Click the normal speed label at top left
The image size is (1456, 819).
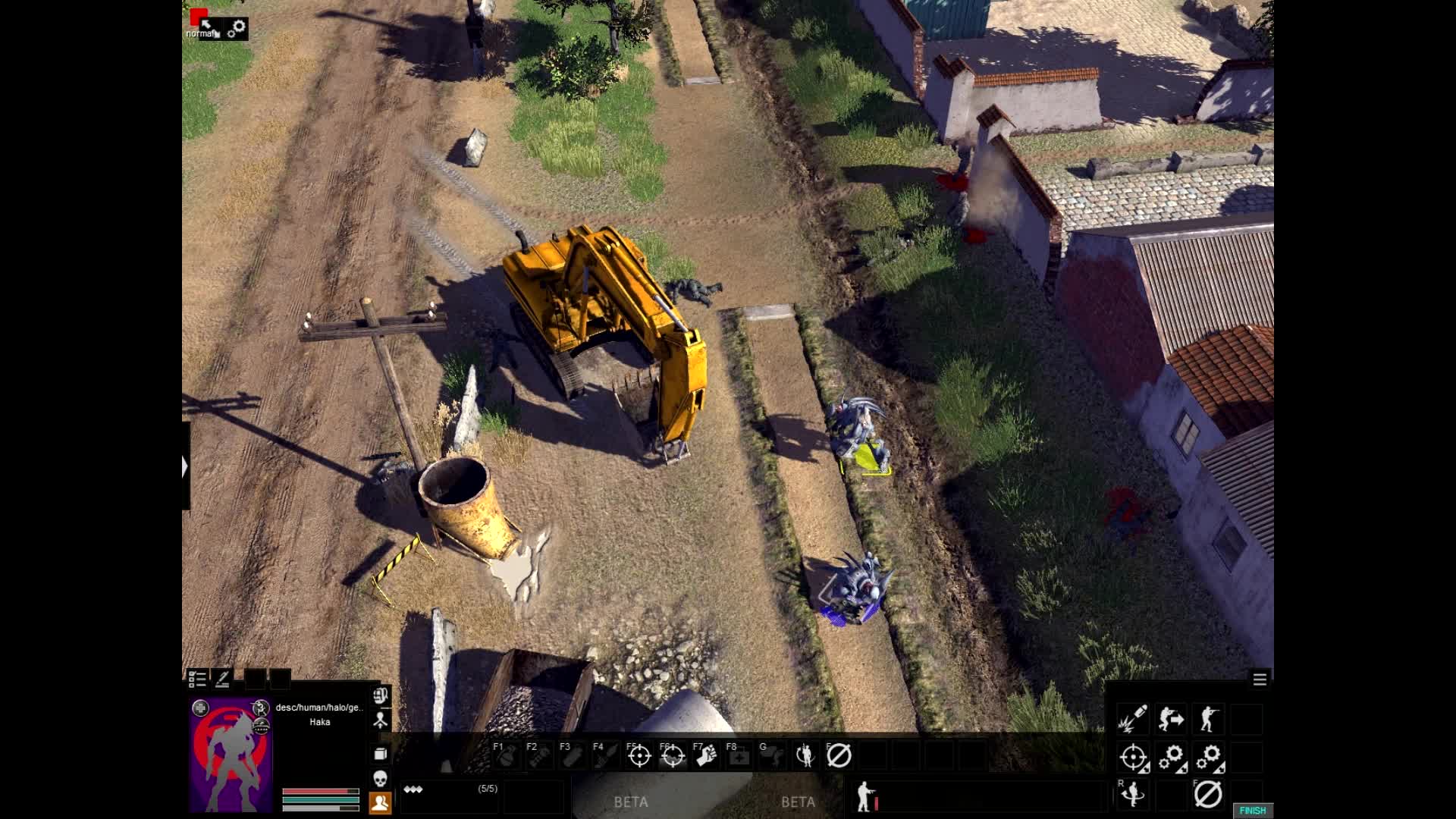tap(198, 34)
